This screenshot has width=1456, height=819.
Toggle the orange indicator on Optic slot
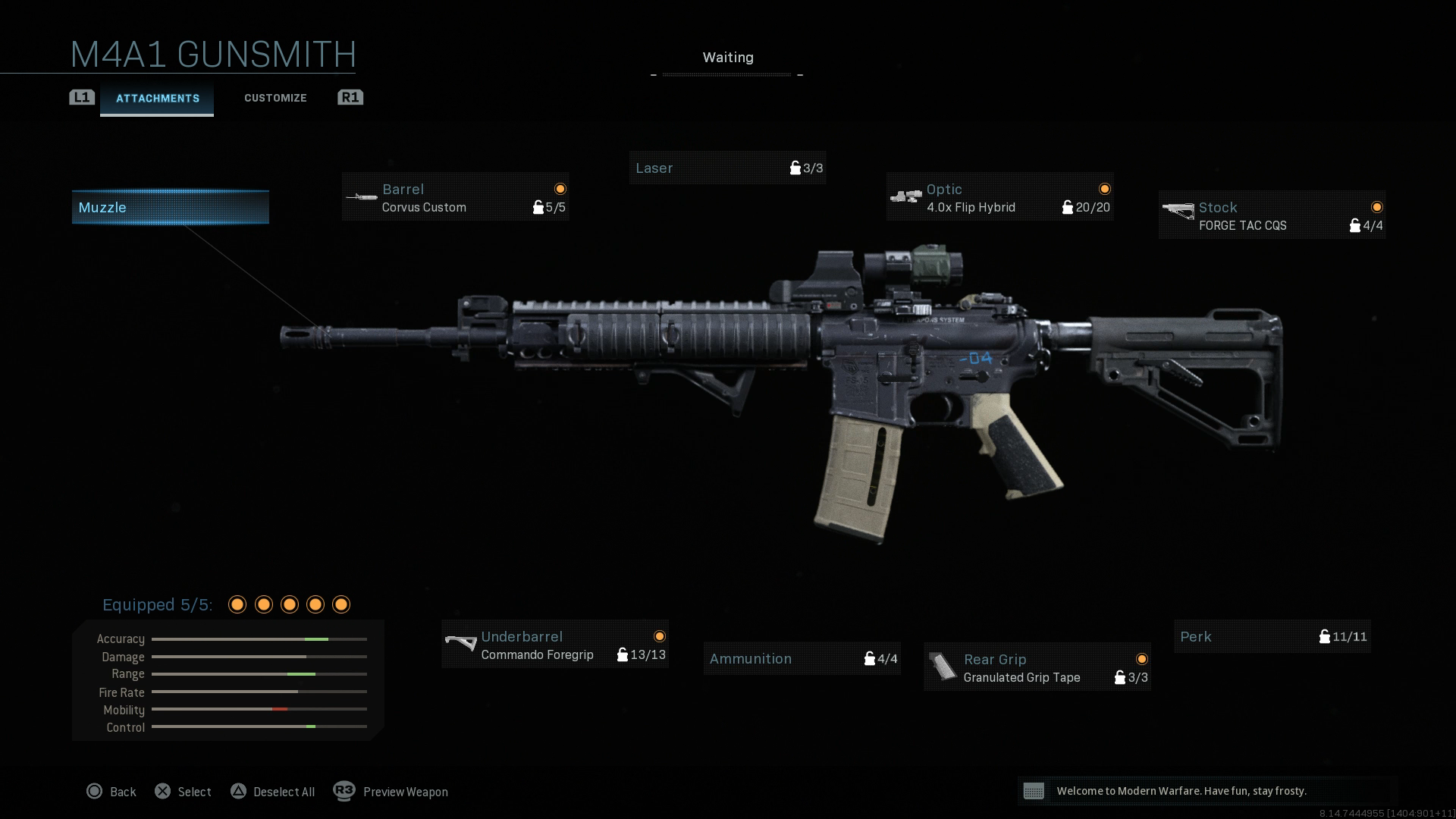pos(1105,188)
